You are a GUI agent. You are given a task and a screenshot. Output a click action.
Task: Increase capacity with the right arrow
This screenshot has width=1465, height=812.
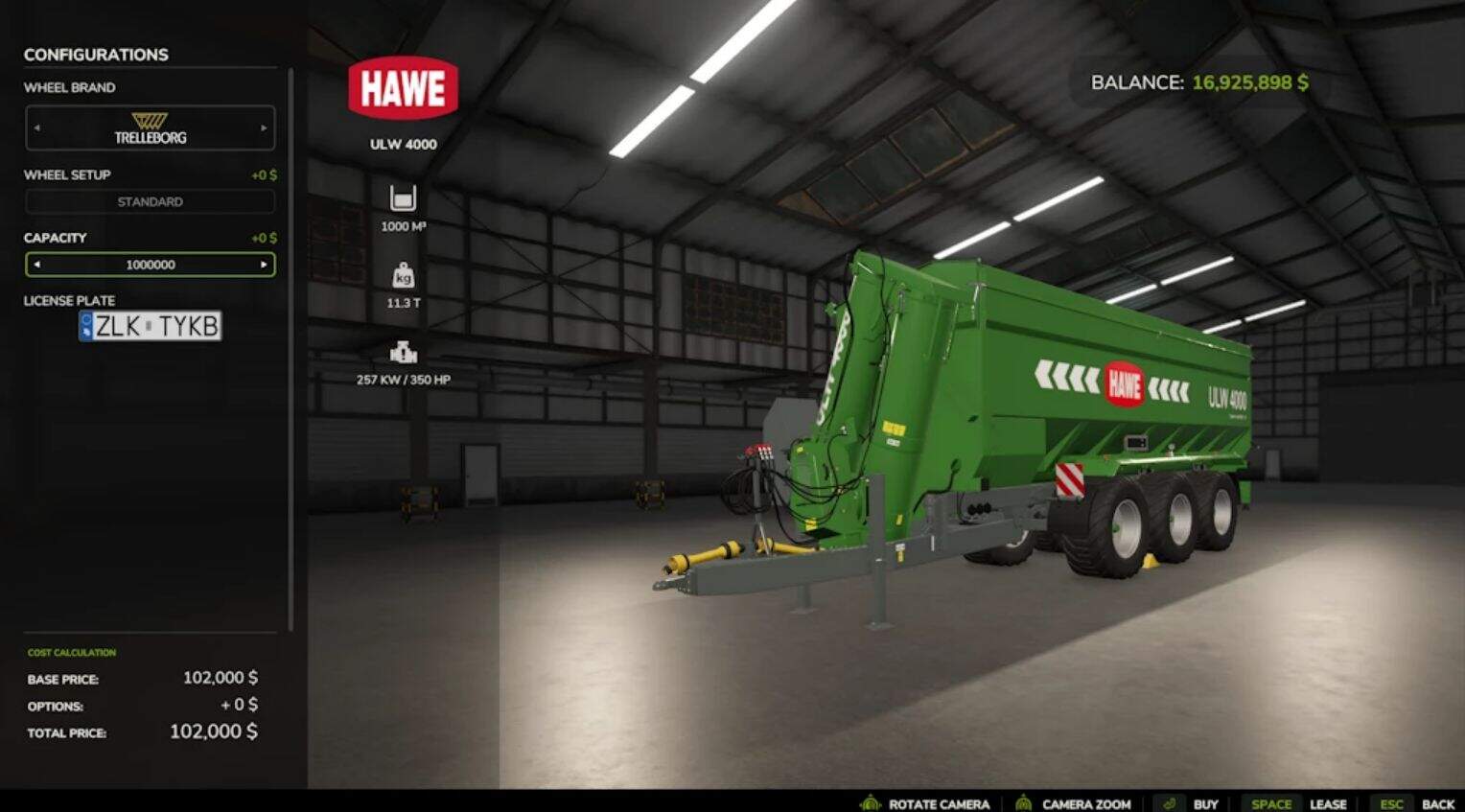click(x=264, y=265)
